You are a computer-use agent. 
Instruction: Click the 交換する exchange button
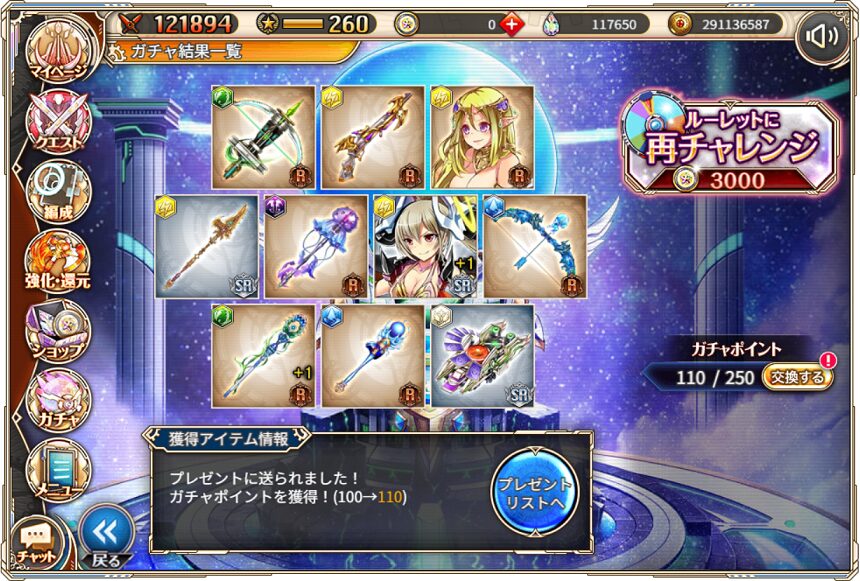(797, 377)
